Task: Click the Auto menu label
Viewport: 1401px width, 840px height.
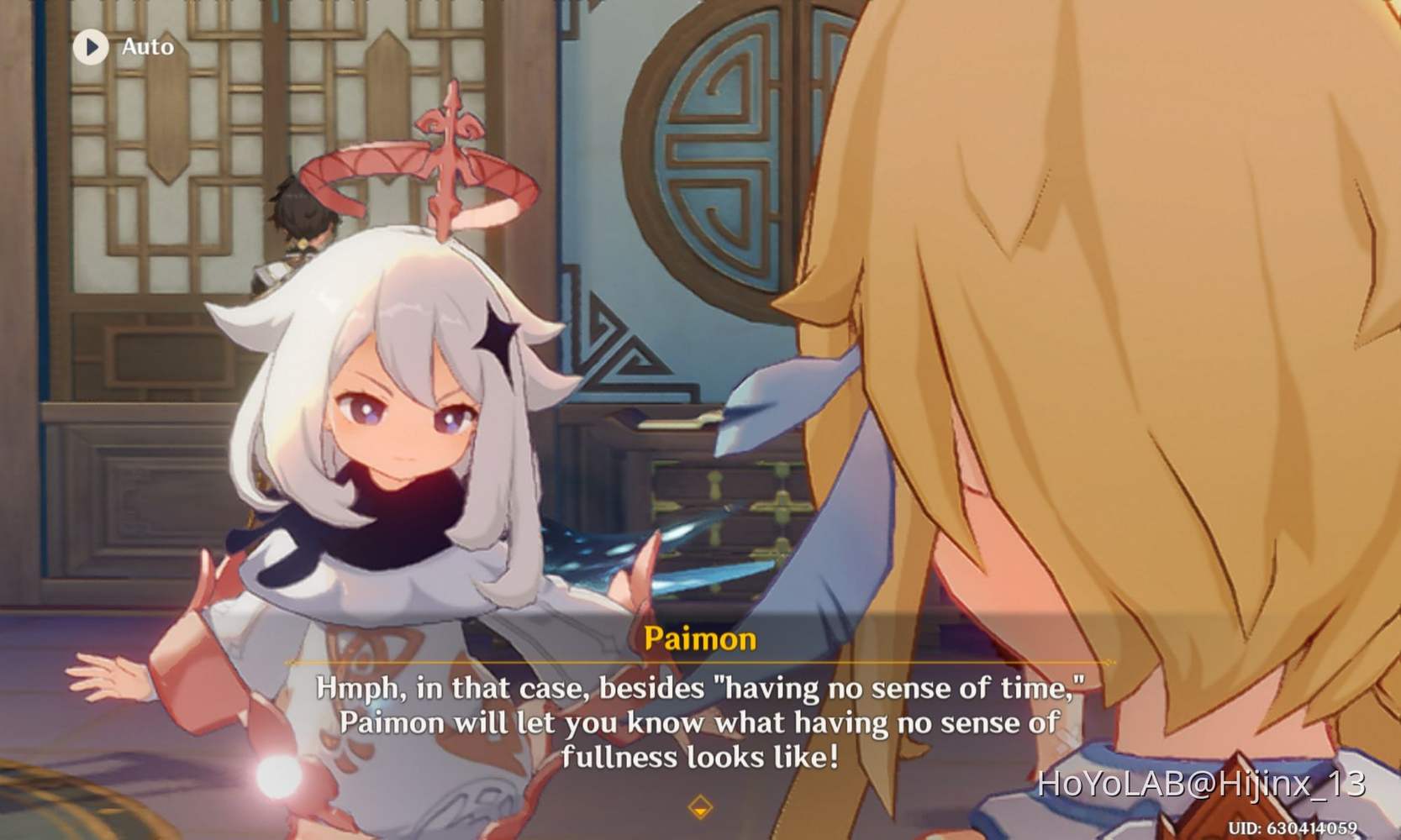Action: [148, 46]
